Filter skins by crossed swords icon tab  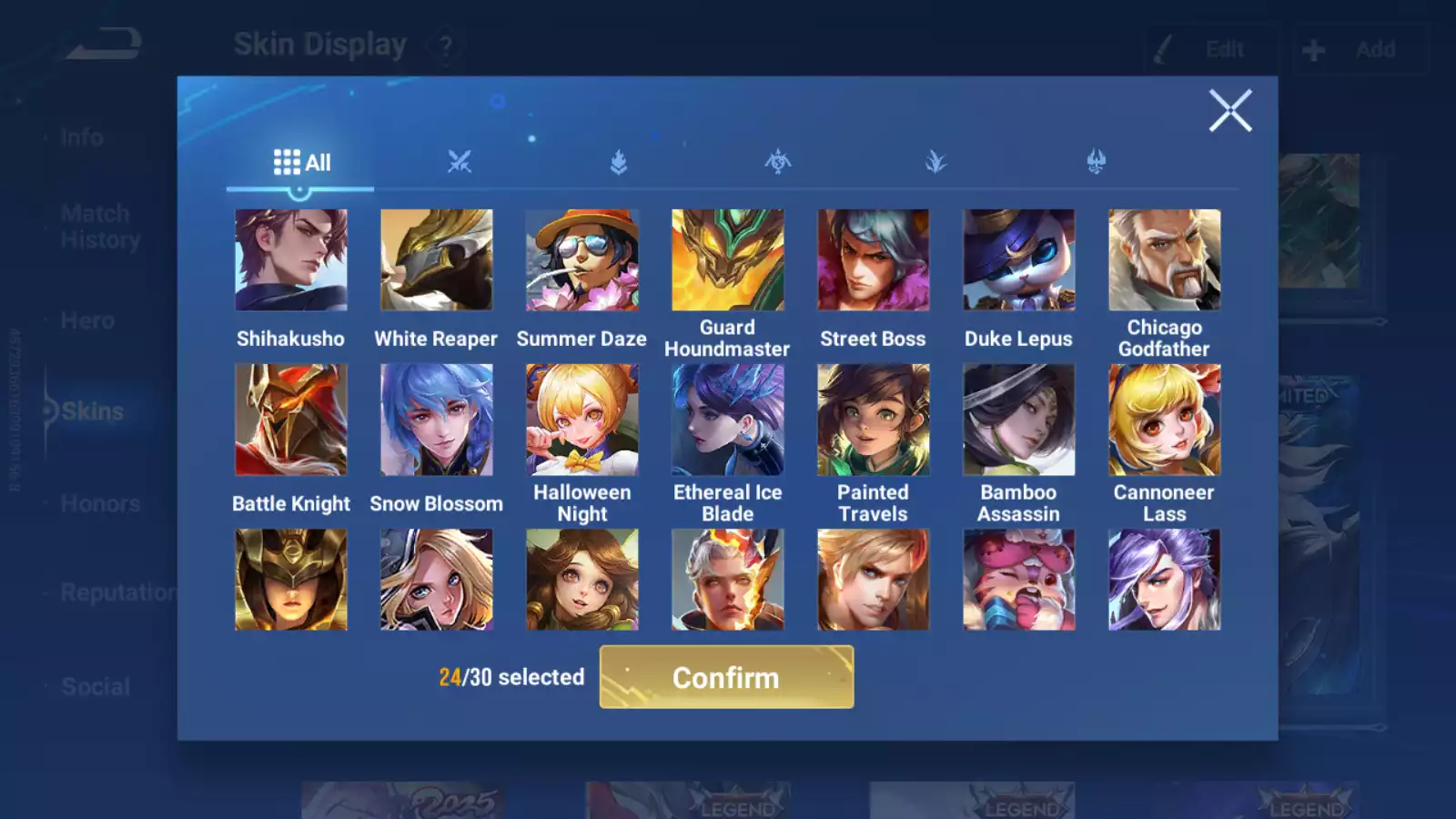[460, 163]
